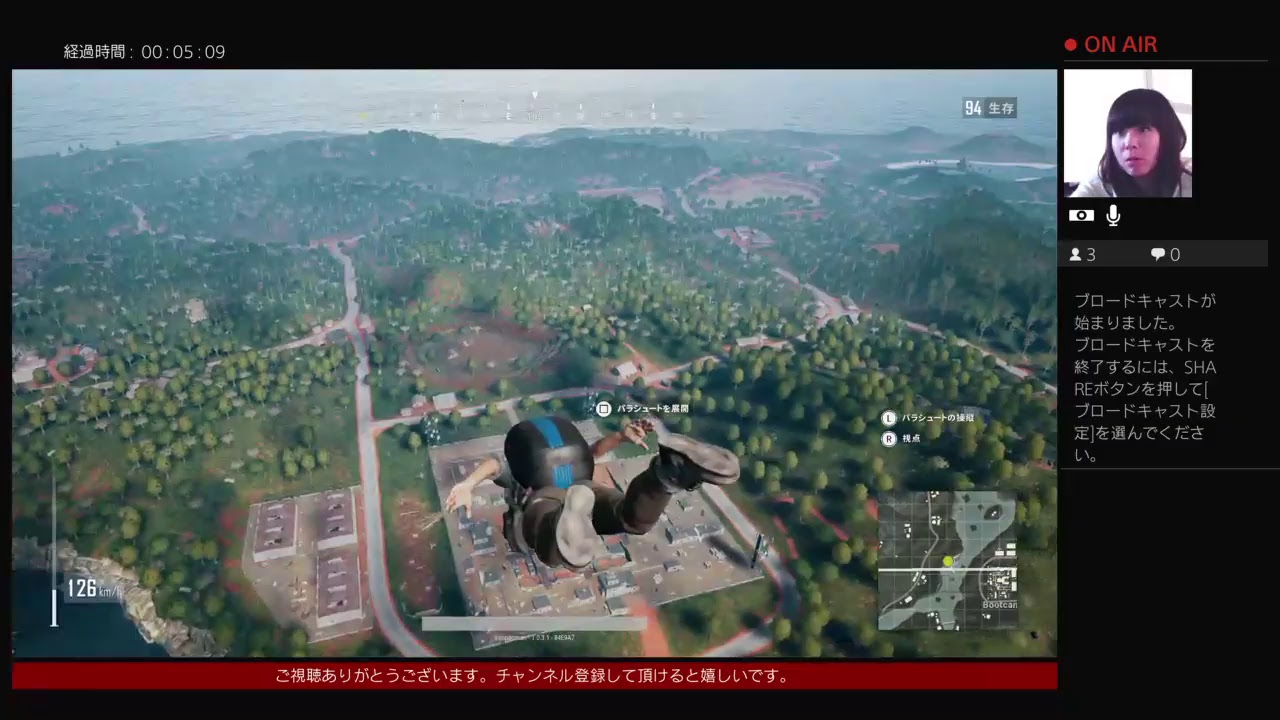Select the microphone icon in the broadcast panel

(1113, 215)
